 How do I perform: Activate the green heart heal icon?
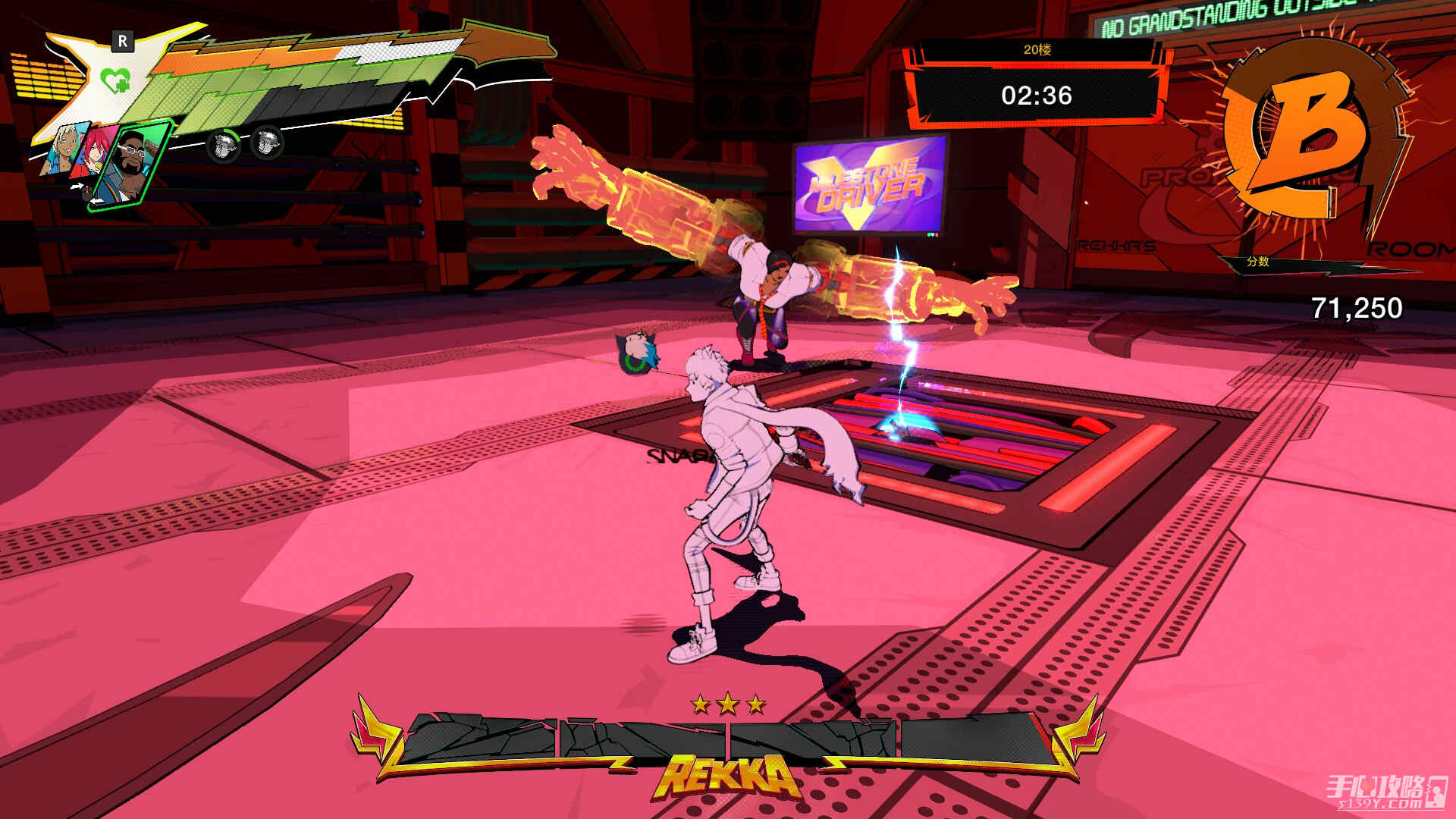115,79
